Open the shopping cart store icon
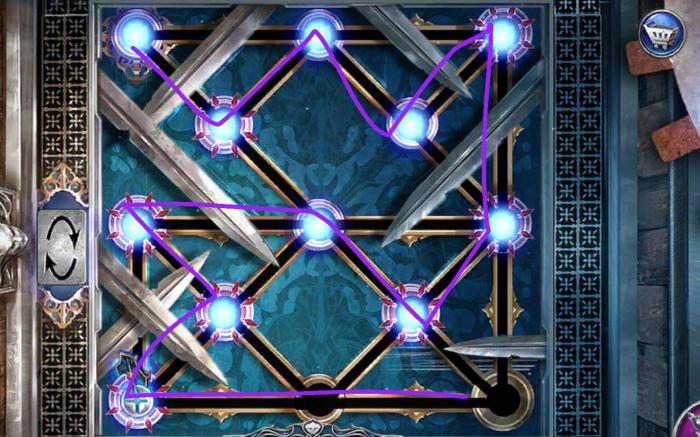 (659, 31)
